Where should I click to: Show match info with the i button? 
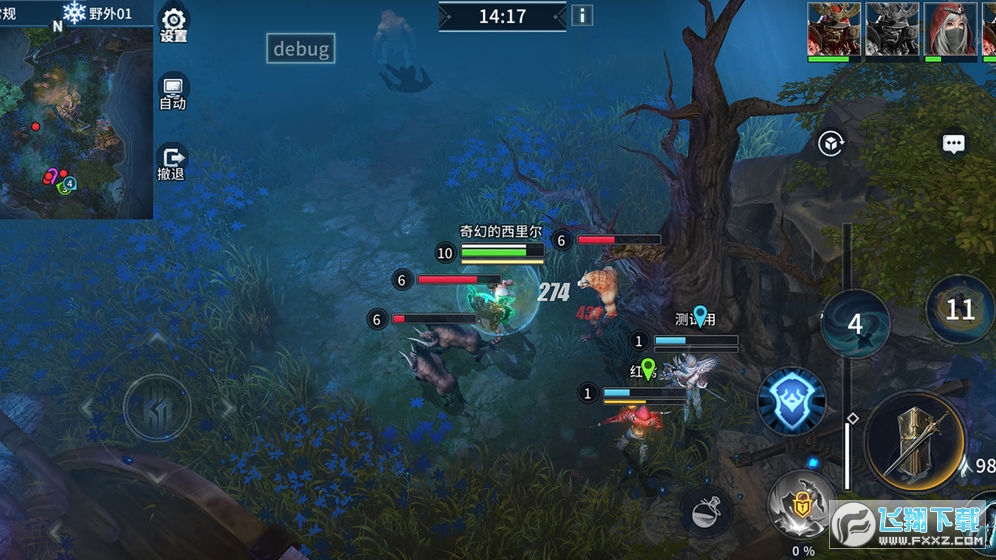point(581,16)
